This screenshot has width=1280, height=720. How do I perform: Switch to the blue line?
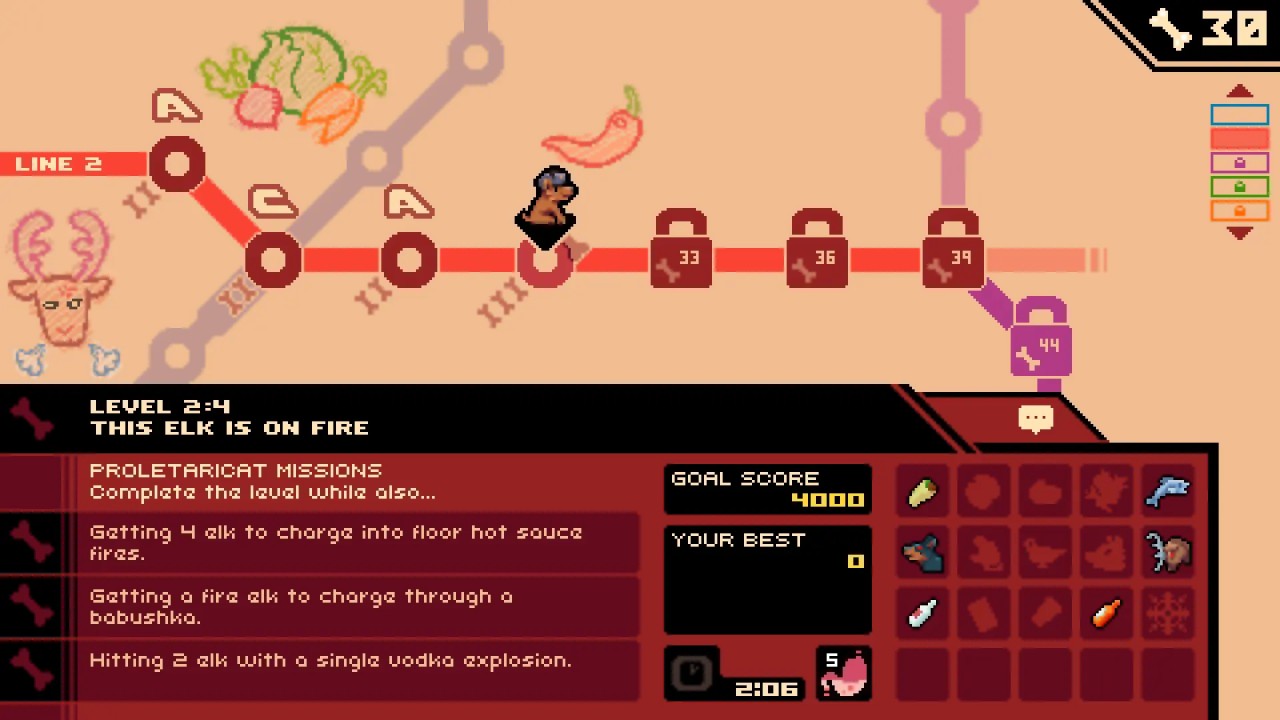coord(1239,116)
